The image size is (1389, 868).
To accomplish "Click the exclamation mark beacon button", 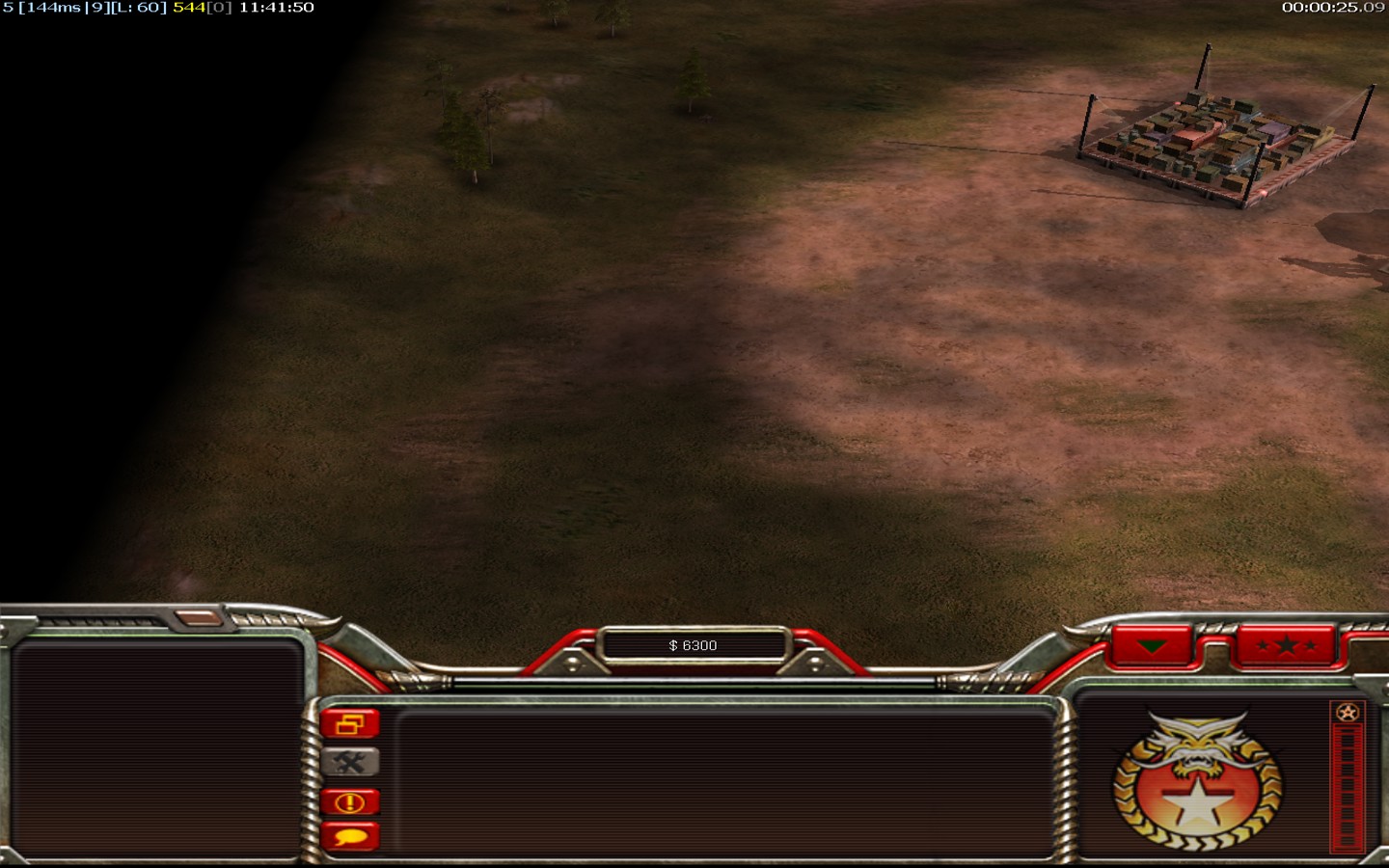I will (x=350, y=801).
